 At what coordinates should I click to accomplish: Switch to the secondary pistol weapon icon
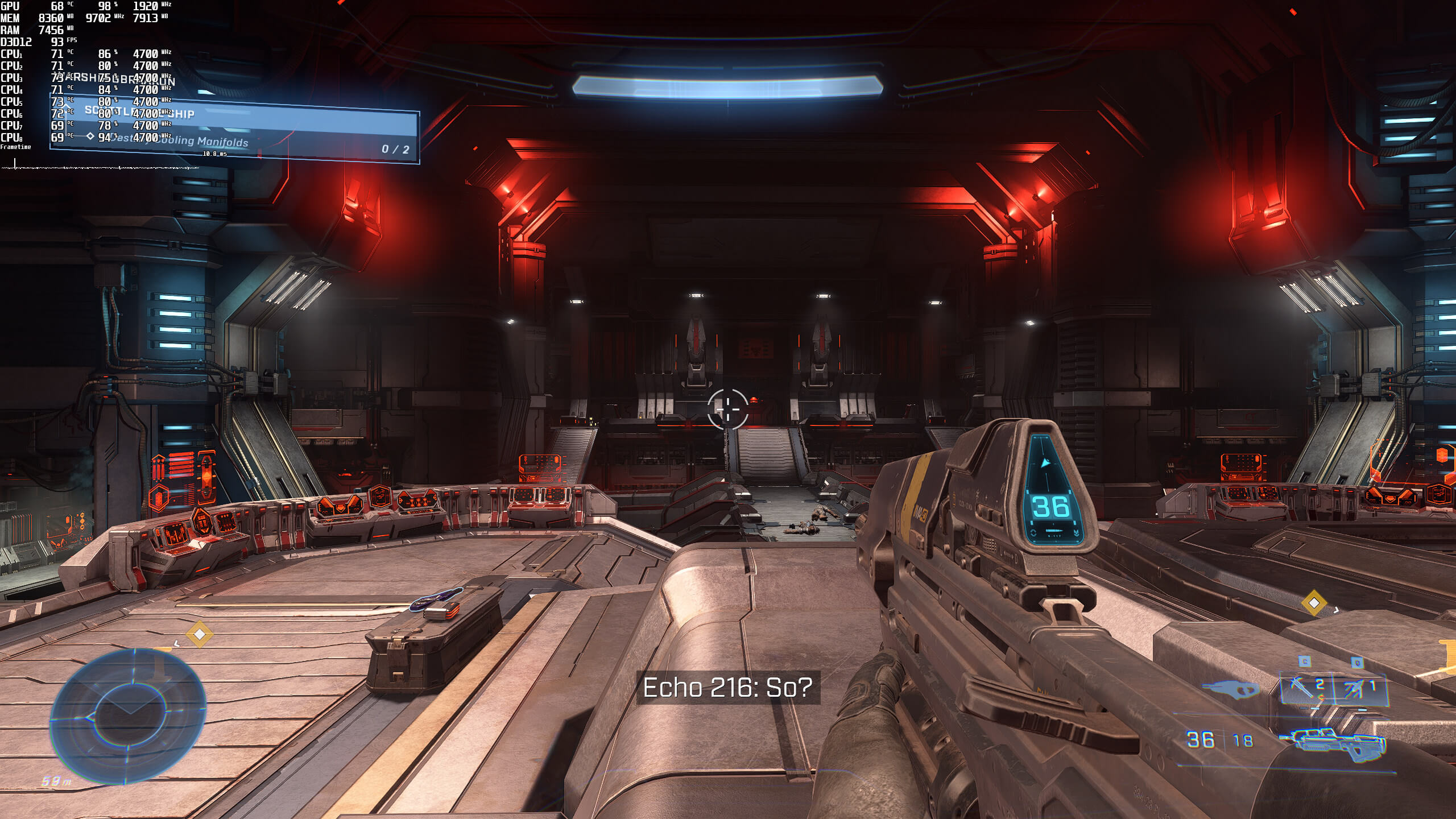click(1231, 690)
